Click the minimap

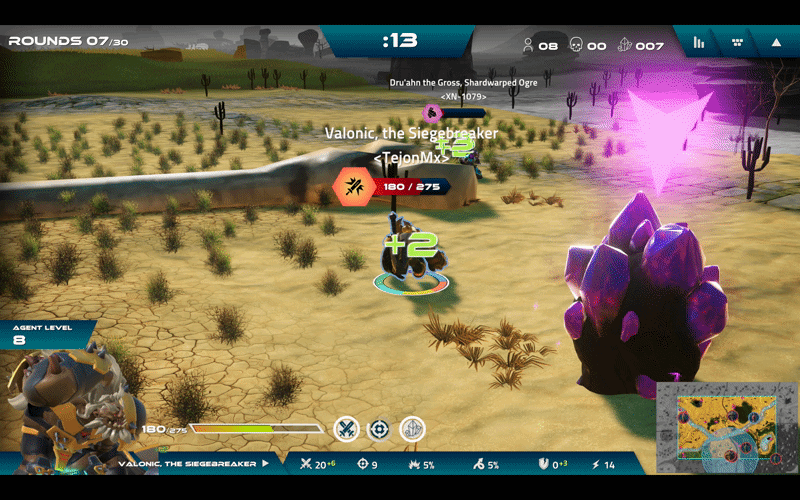(727, 428)
